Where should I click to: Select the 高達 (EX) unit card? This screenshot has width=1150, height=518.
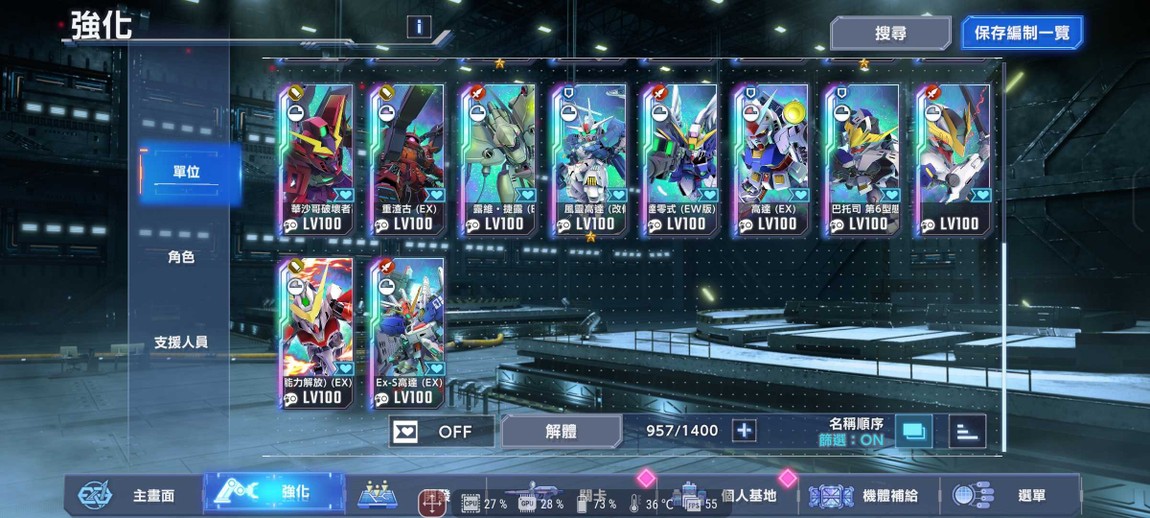point(771,159)
